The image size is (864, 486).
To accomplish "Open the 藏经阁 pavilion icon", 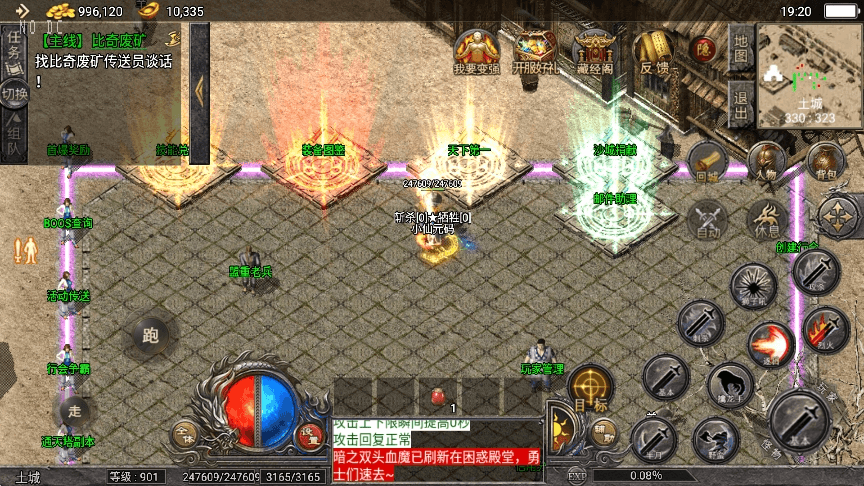I will (595, 52).
